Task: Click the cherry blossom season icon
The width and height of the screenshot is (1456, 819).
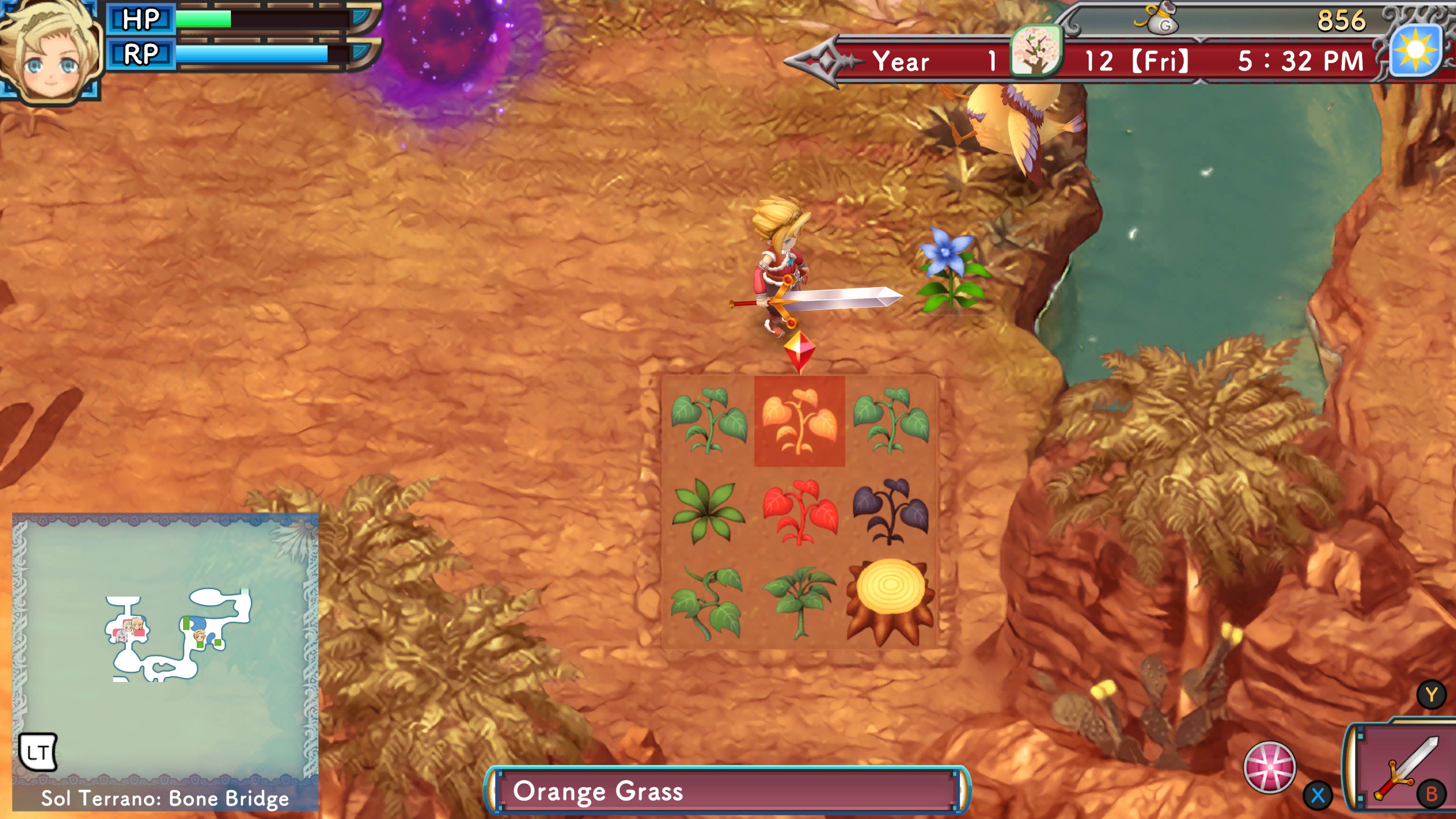Action: pos(1035,51)
